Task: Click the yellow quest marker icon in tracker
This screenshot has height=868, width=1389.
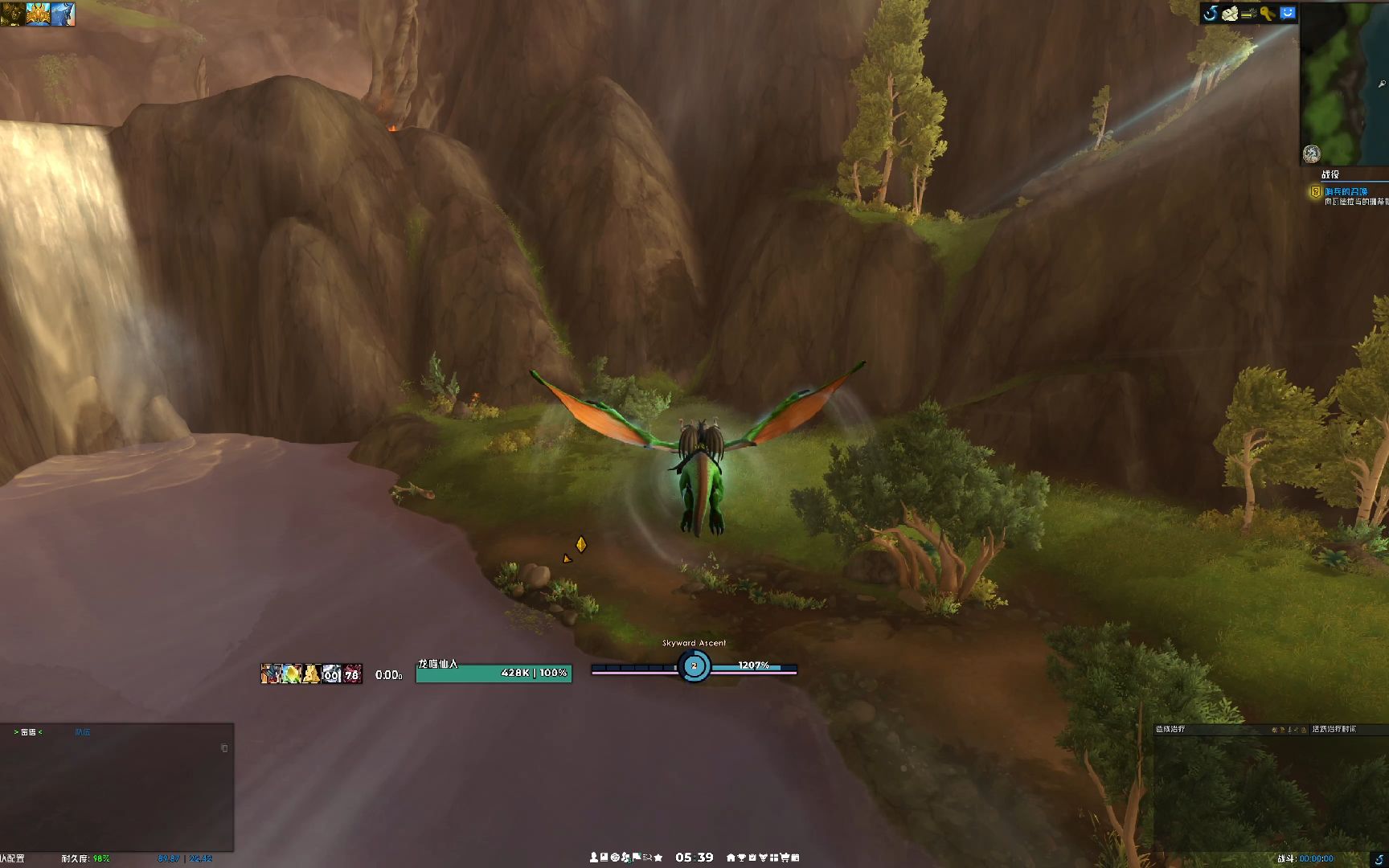Action: [1316, 191]
